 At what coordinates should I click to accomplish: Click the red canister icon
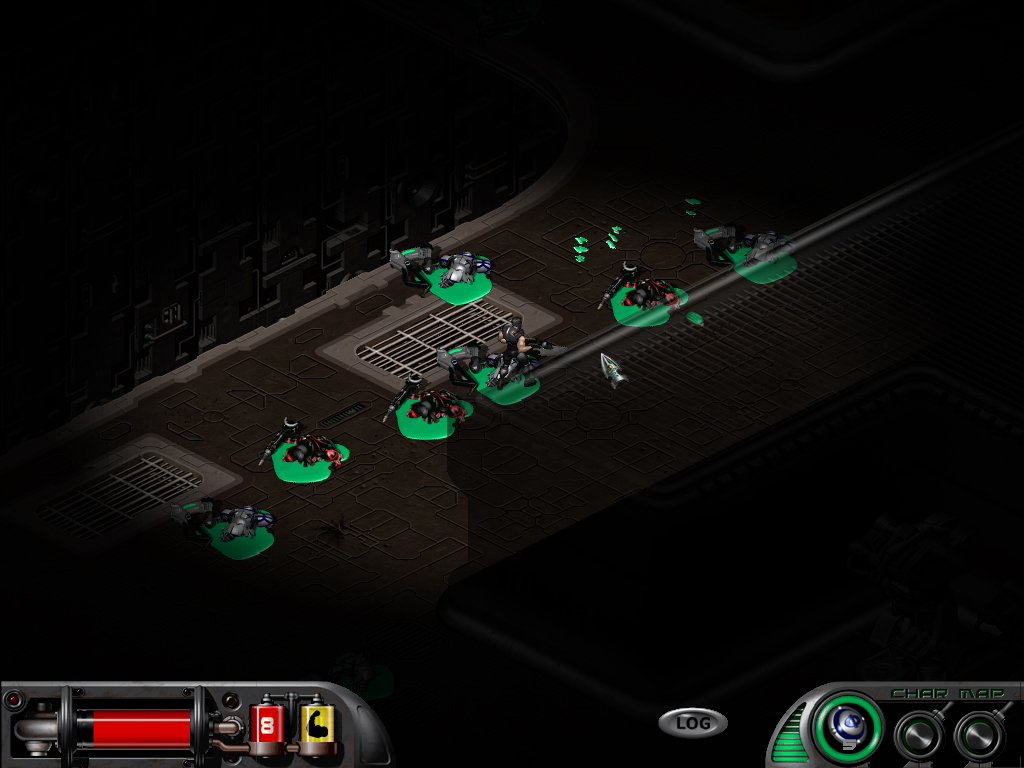tap(269, 723)
